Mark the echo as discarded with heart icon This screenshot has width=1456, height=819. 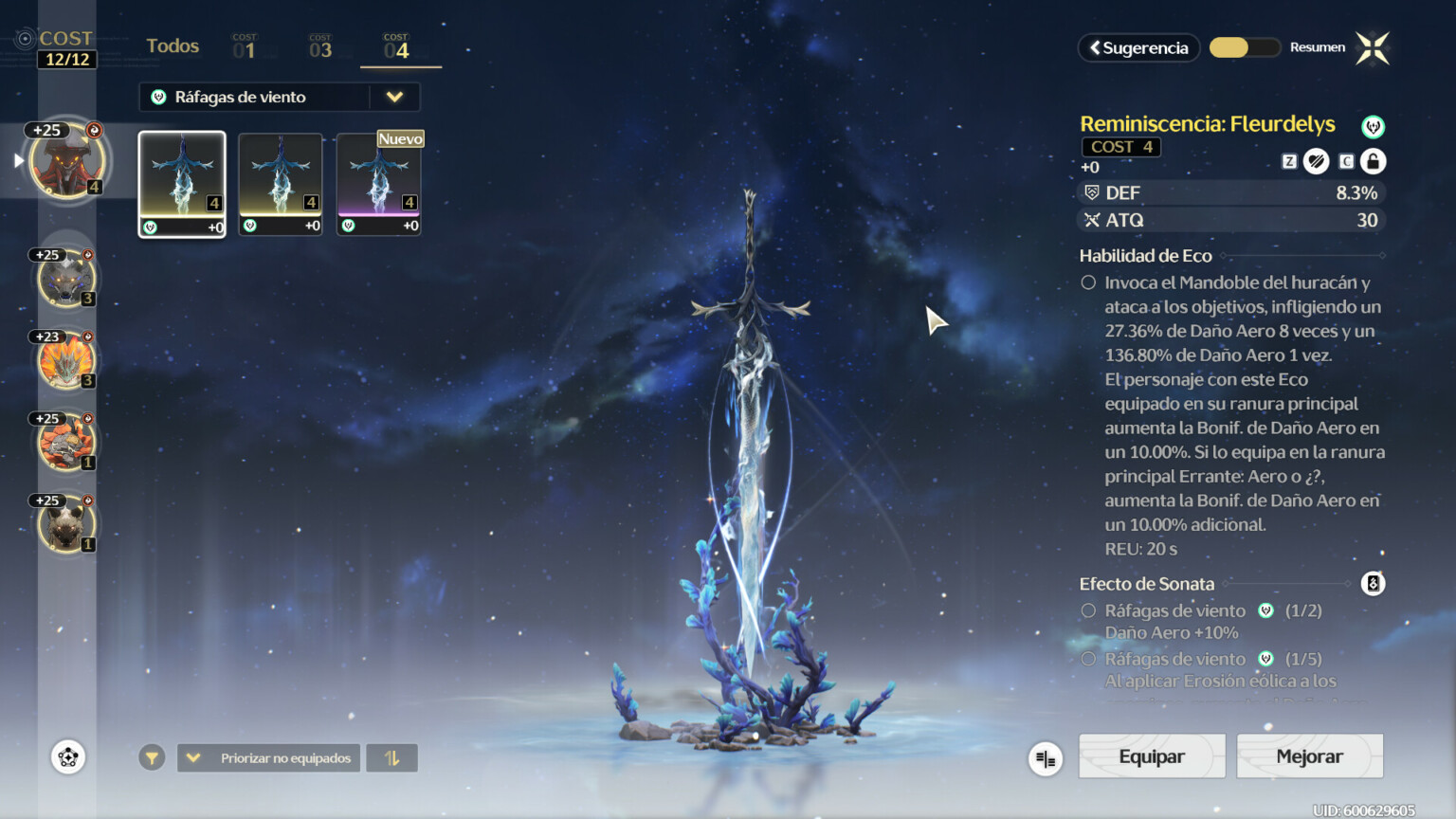pos(1316,161)
